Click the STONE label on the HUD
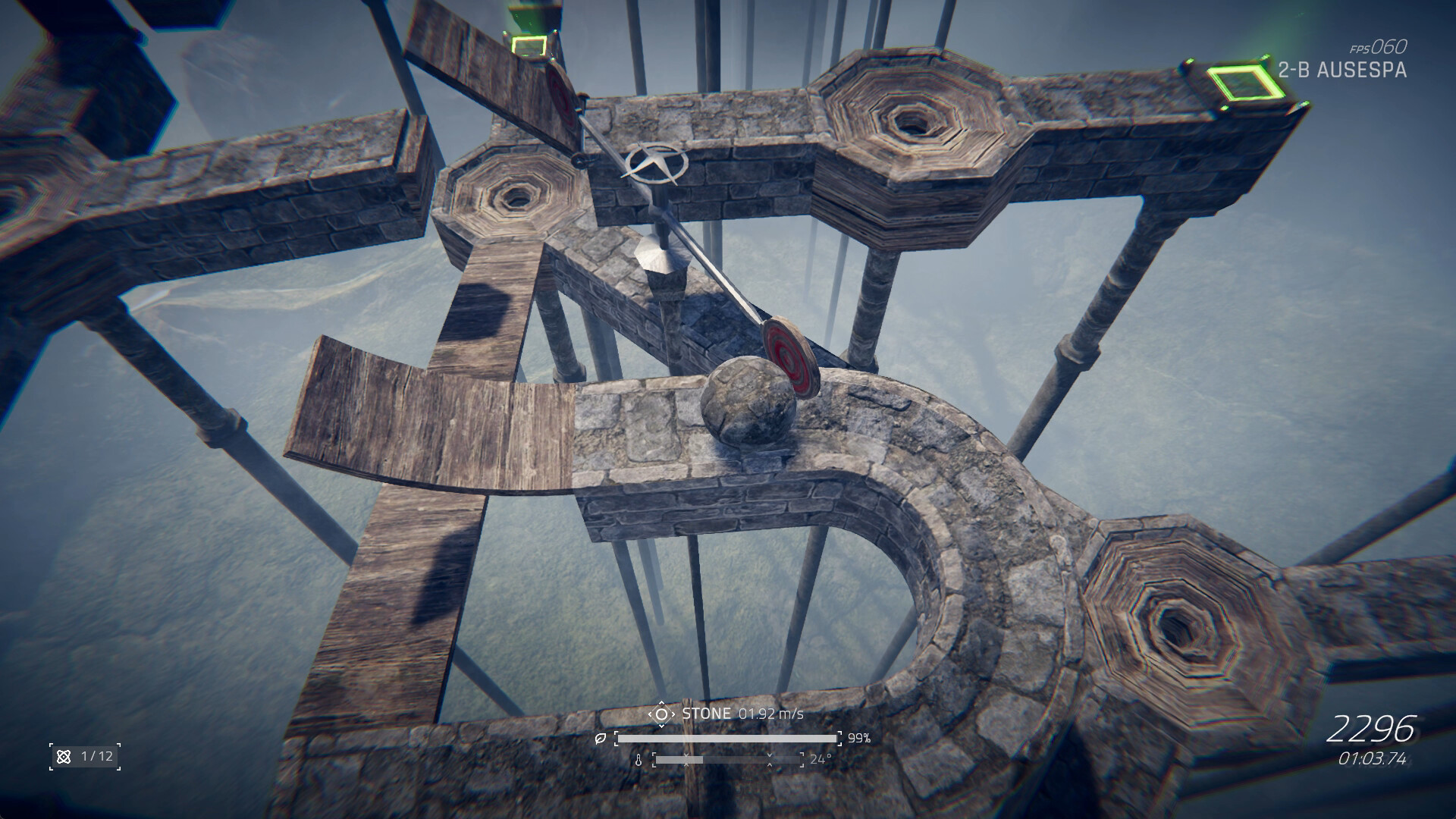1456x819 pixels. (x=707, y=714)
